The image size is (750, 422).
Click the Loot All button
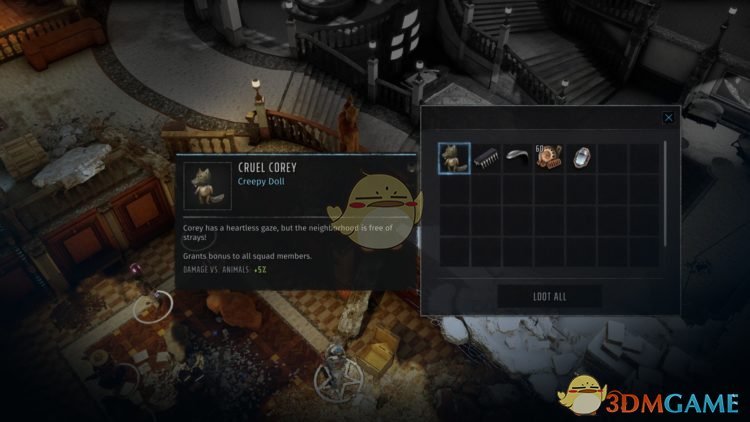coord(549,296)
